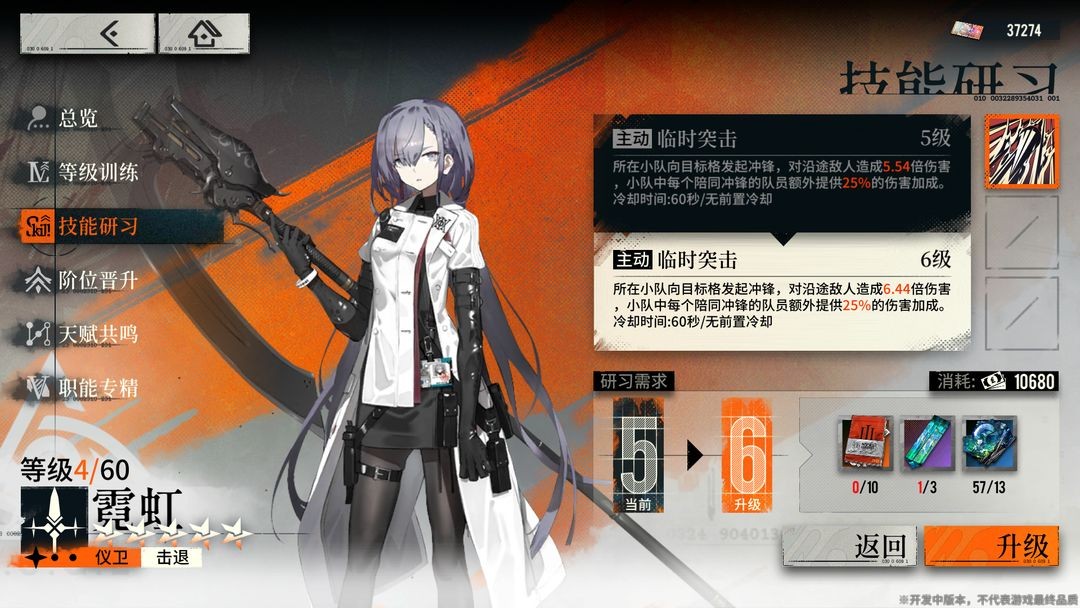Click the 返回 button
The width and height of the screenshot is (1080, 608).
click(x=850, y=548)
